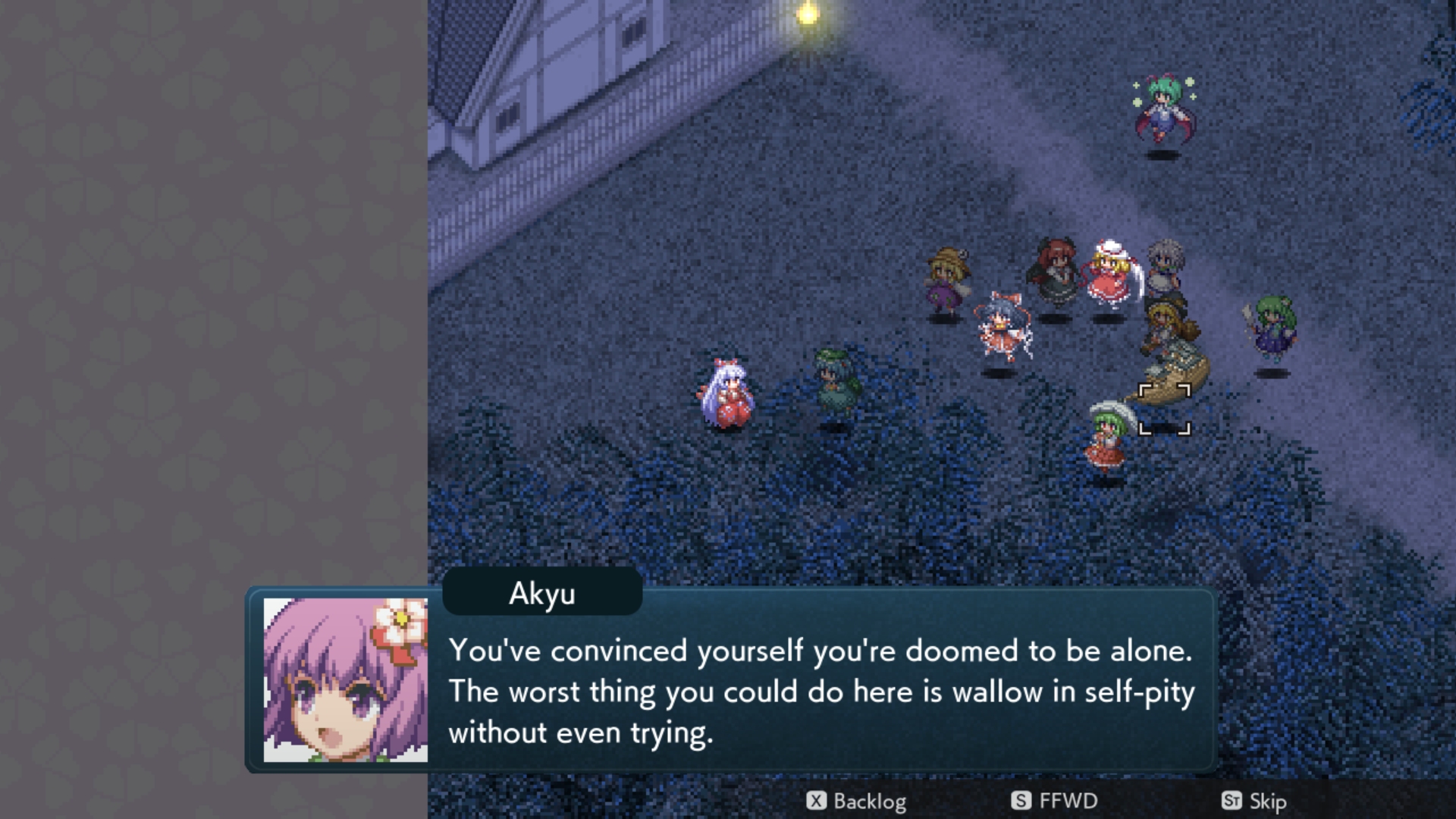Open the dialogue Backlog
The width and height of the screenshot is (1456, 819).
pos(856,801)
